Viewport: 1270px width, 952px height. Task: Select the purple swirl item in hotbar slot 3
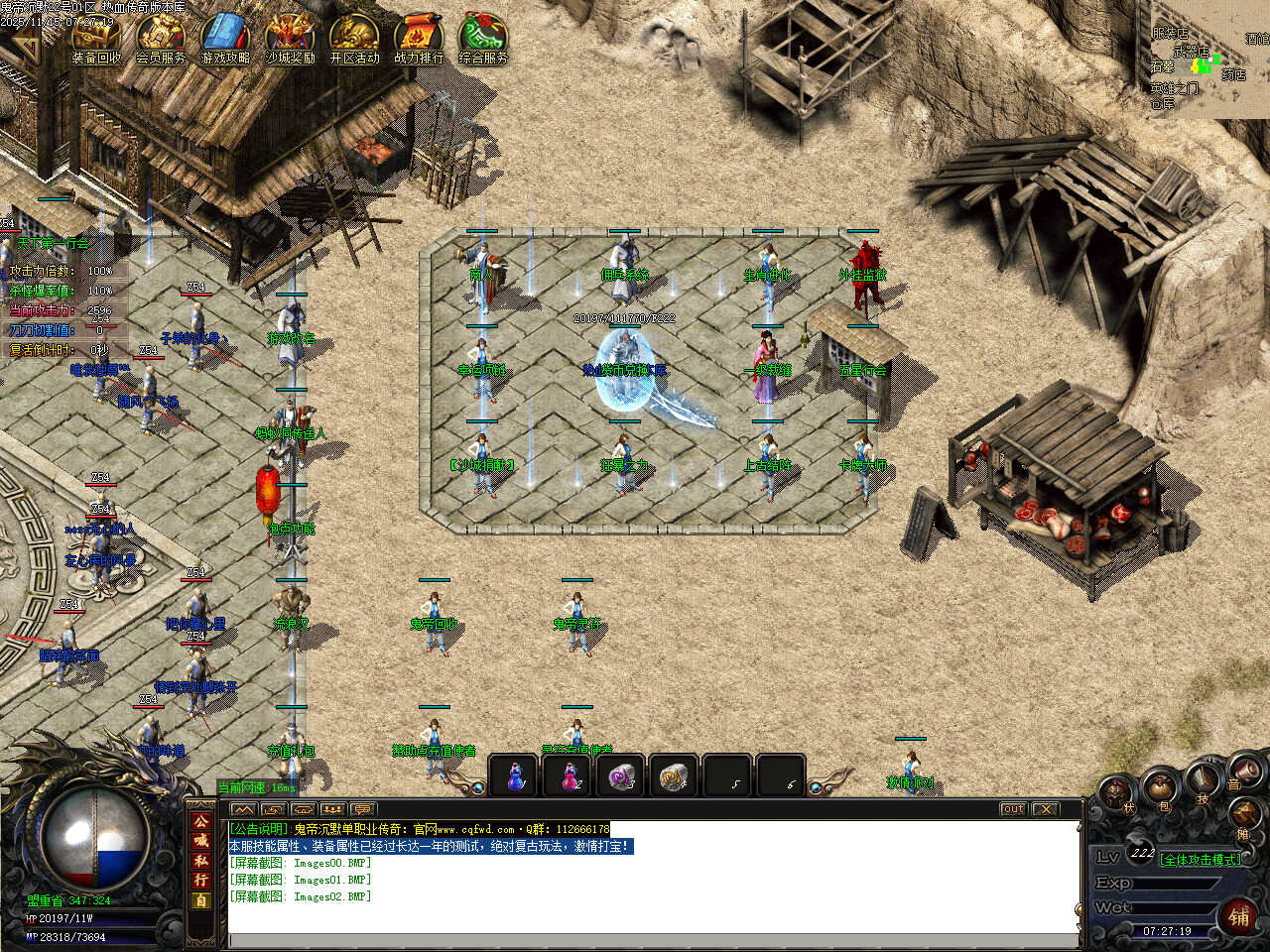tap(623, 776)
